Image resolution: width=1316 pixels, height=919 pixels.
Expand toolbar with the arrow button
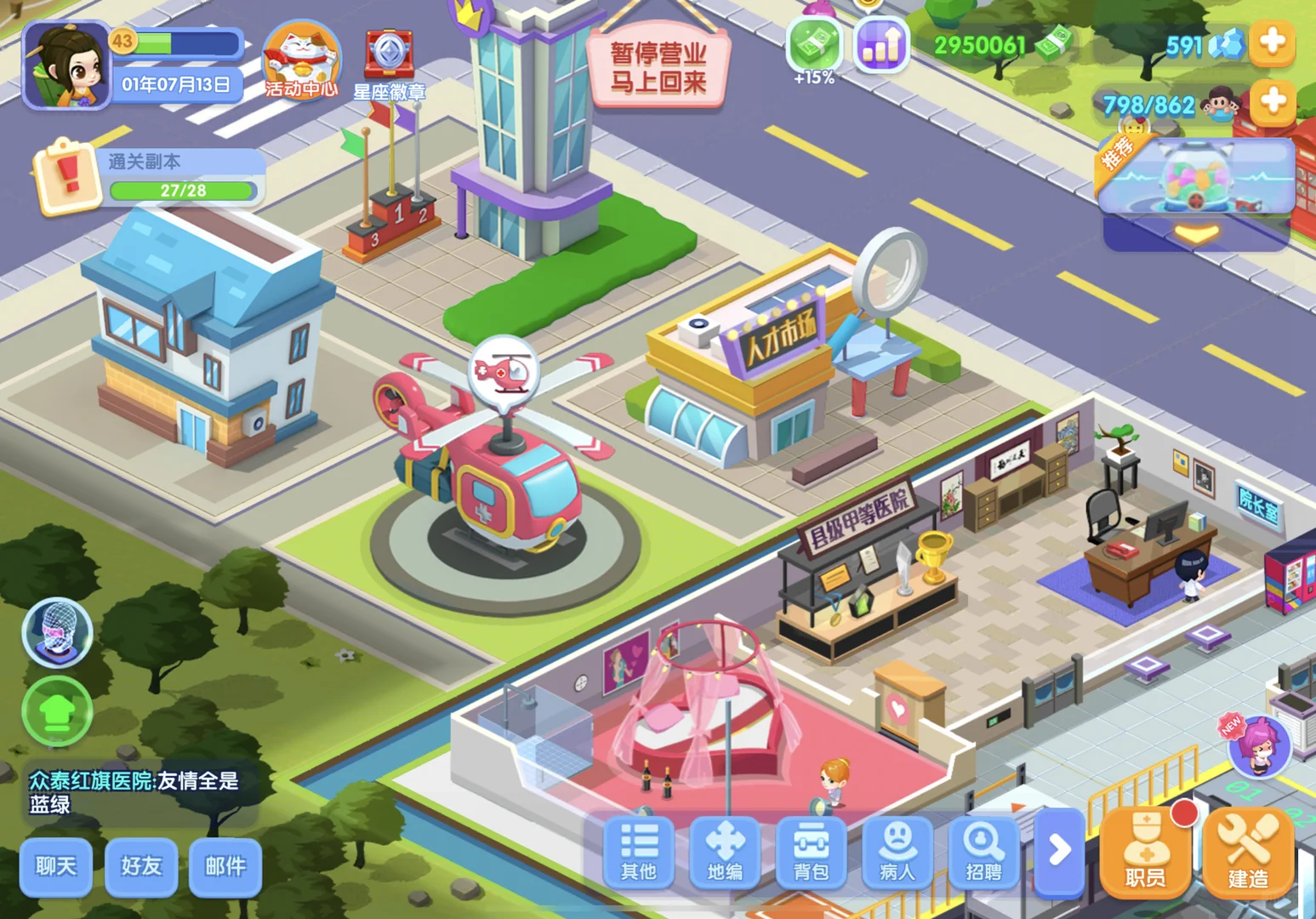(1059, 850)
